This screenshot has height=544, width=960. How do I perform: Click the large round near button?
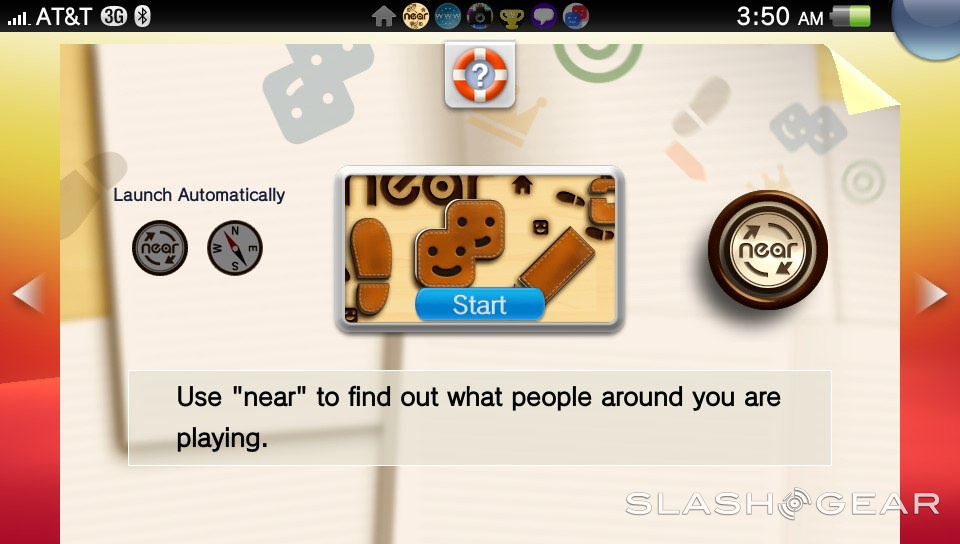767,250
